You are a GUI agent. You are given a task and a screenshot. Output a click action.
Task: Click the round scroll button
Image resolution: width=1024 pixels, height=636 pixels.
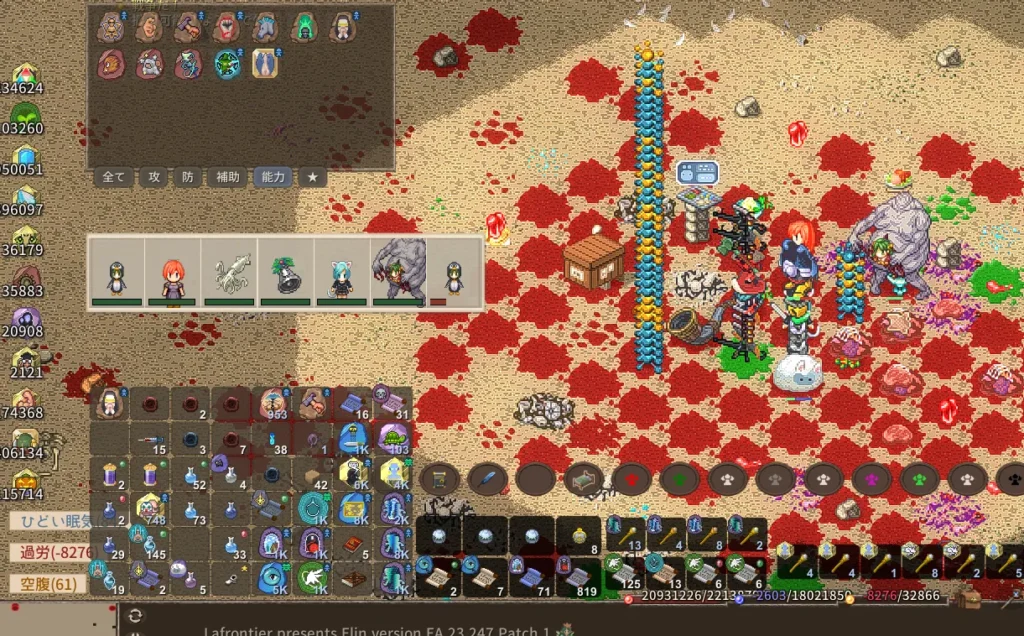click(438, 479)
